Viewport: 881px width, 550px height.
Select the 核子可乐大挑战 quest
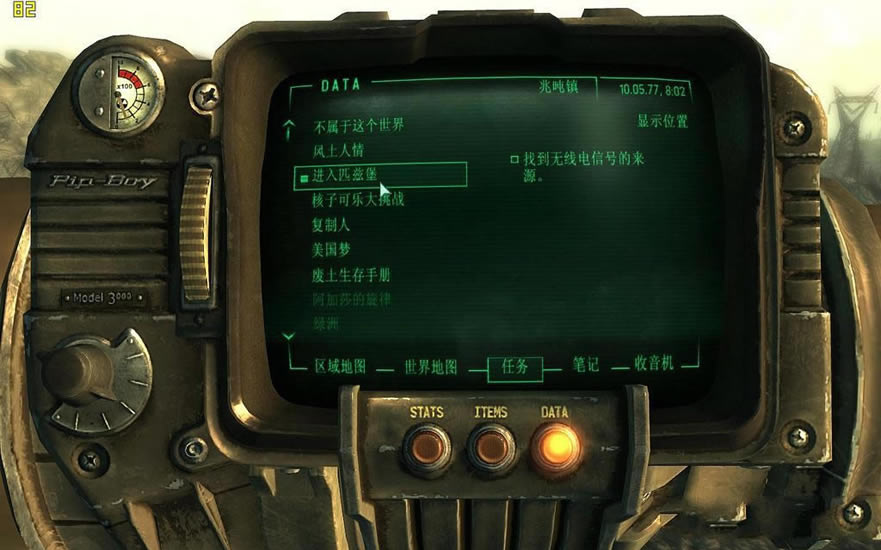[358, 200]
